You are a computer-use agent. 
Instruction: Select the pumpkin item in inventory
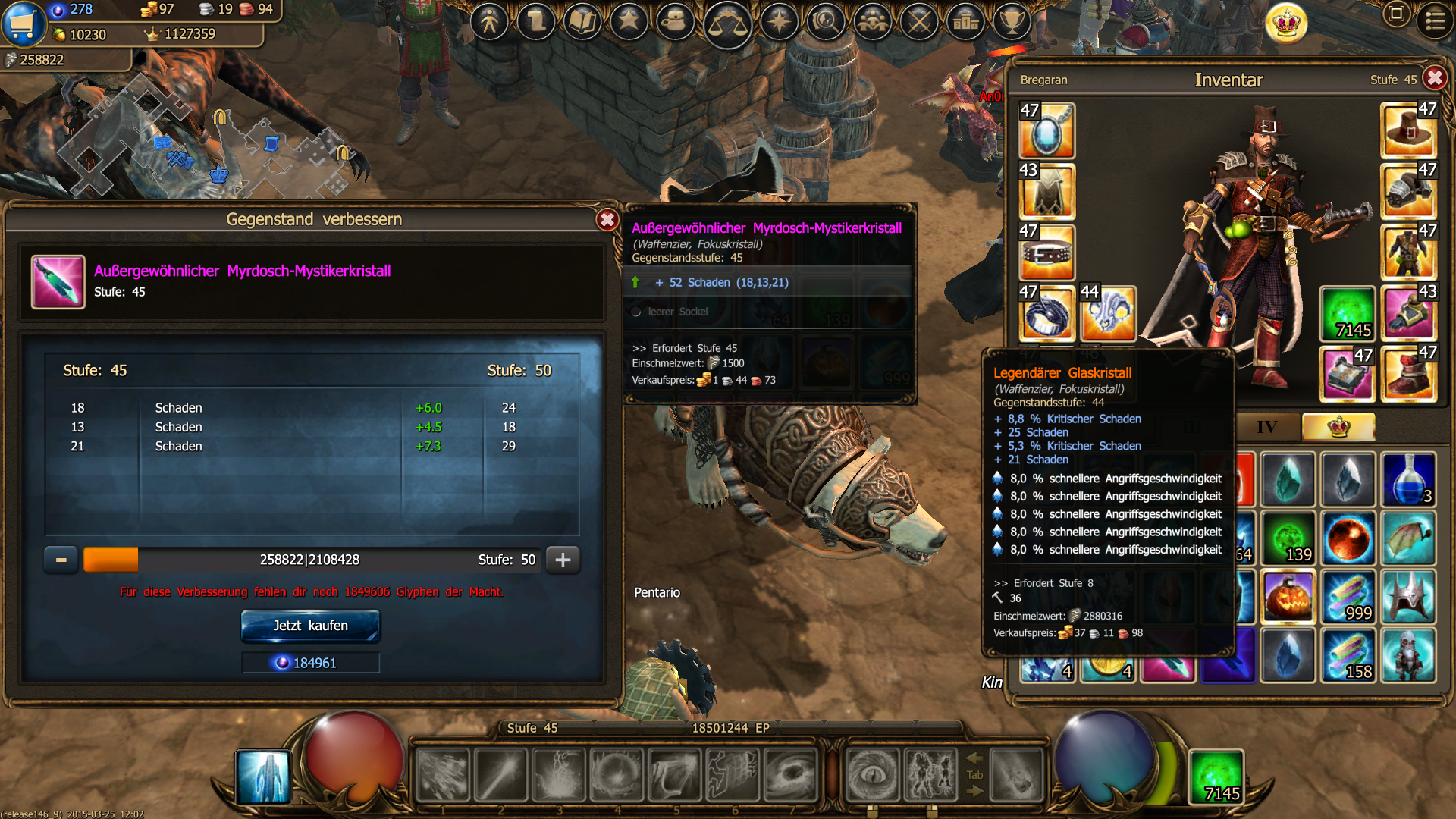[1288, 598]
